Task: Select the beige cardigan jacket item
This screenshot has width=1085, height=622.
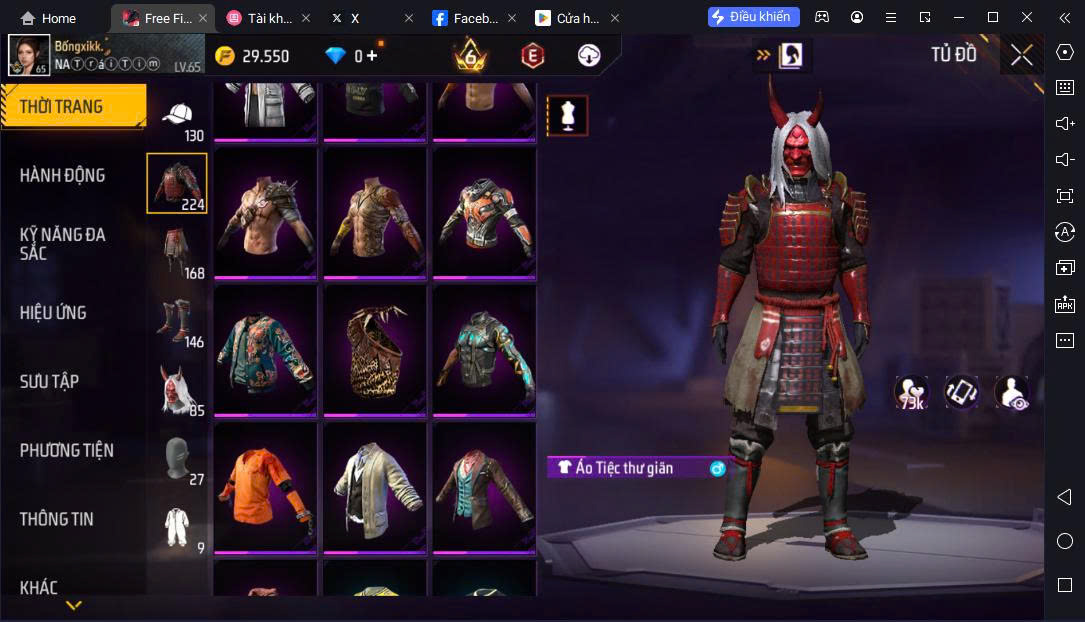Action: [x=374, y=488]
